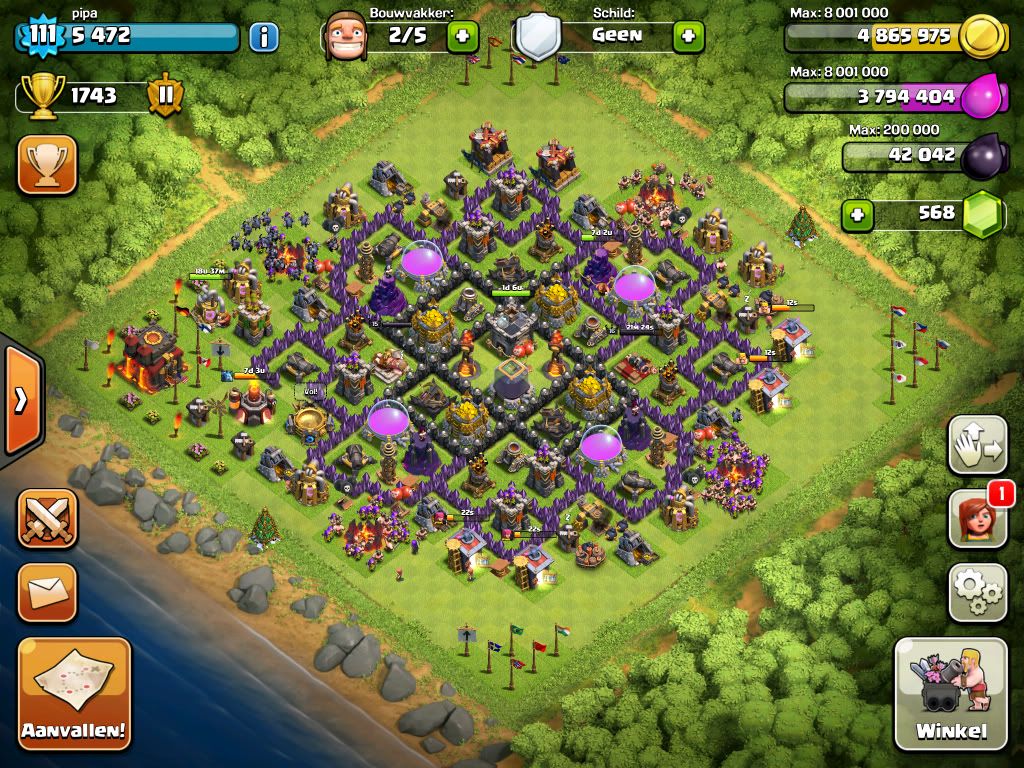Image resolution: width=1024 pixels, height=768 pixels.
Task: Open the orange trophy achievements button
Action: [x=47, y=165]
